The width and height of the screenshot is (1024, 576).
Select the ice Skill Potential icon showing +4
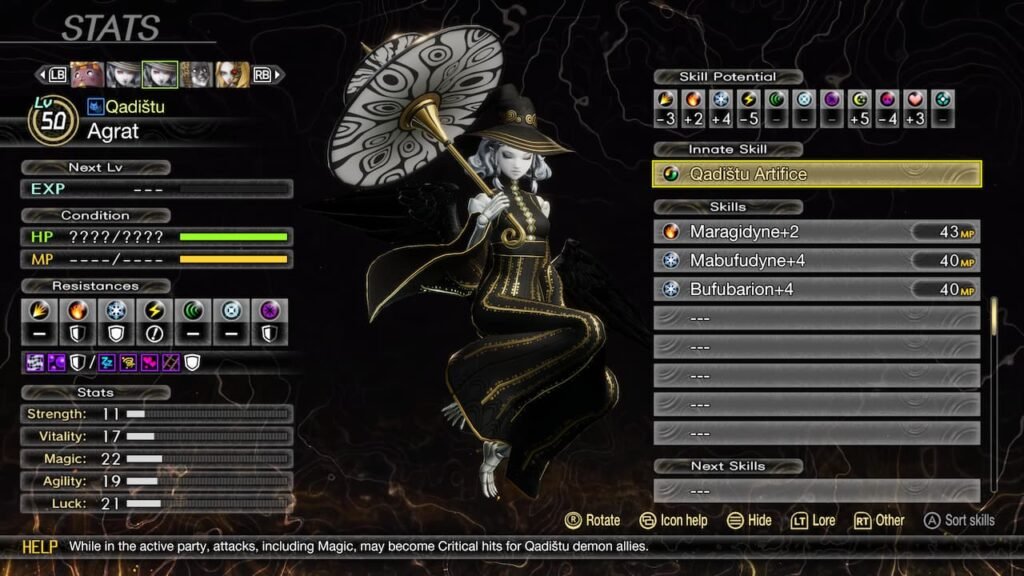(721, 100)
